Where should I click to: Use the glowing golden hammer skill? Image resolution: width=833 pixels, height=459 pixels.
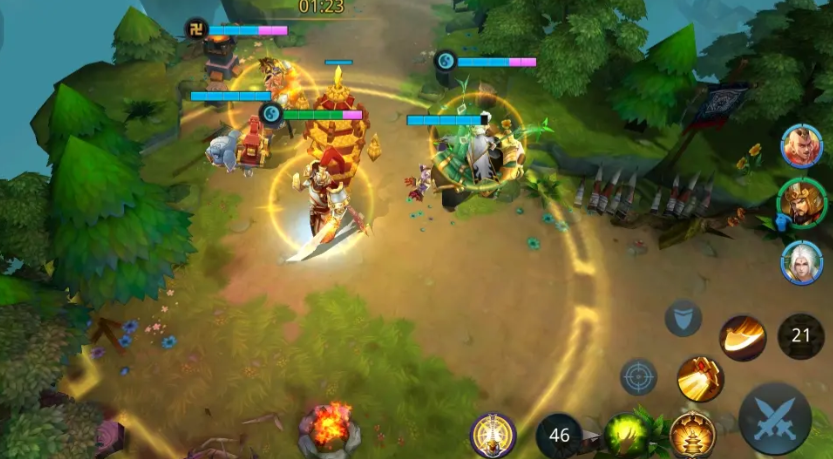pyautogui.click(x=699, y=379)
